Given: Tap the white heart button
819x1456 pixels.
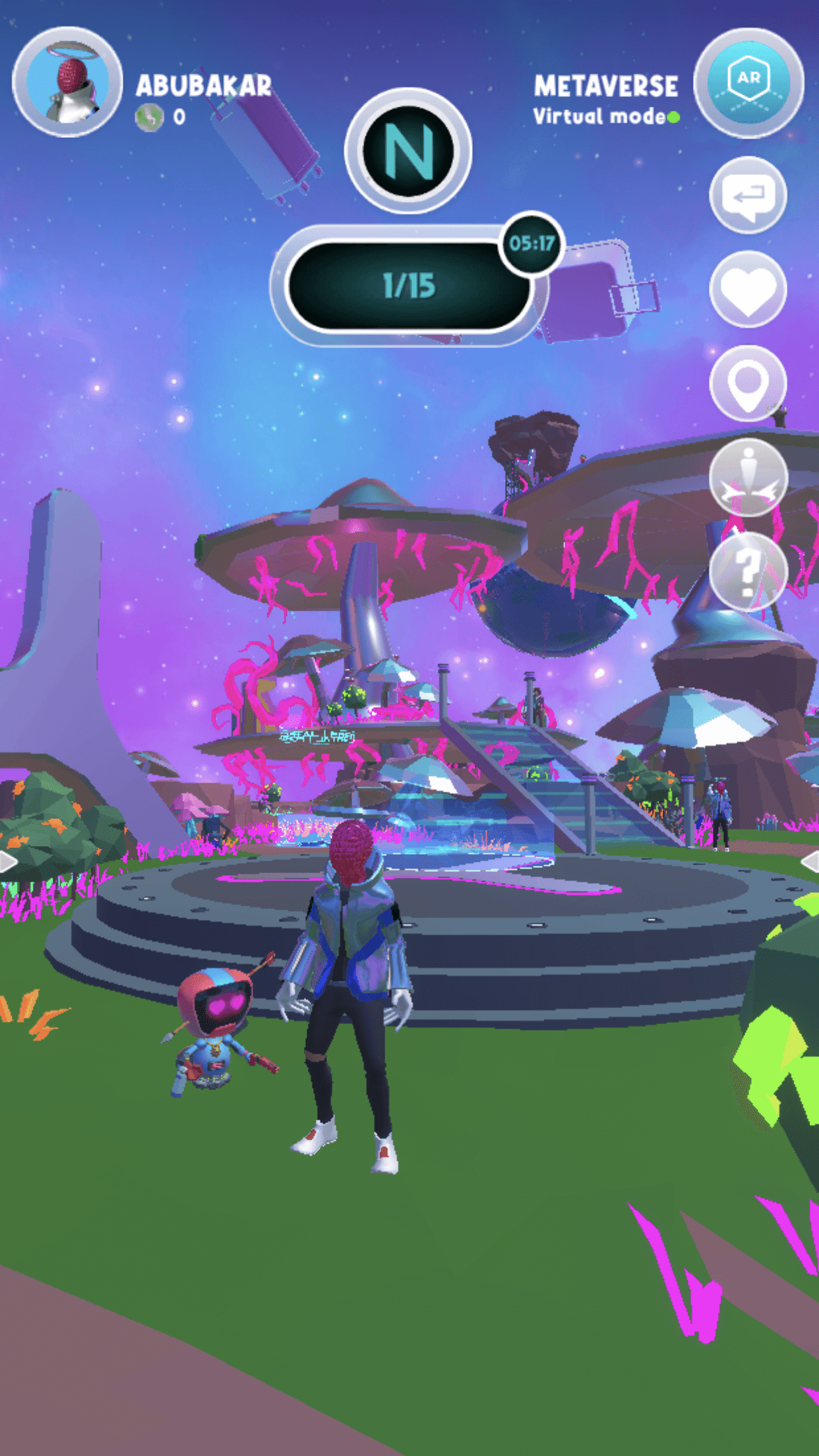Looking at the screenshot, I should pyautogui.click(x=748, y=289).
